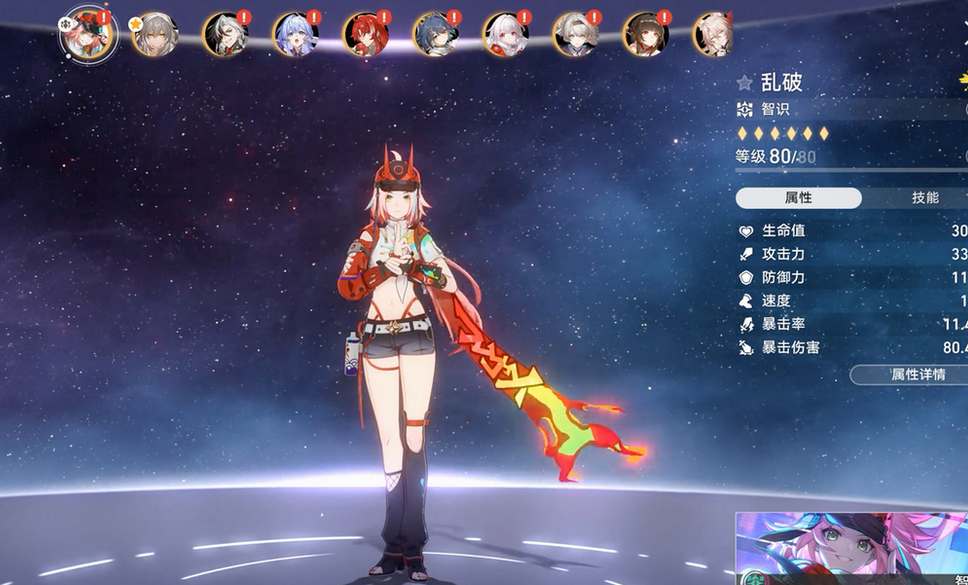
Task: Choose the grey-haired character with star badge
Action: [155, 34]
